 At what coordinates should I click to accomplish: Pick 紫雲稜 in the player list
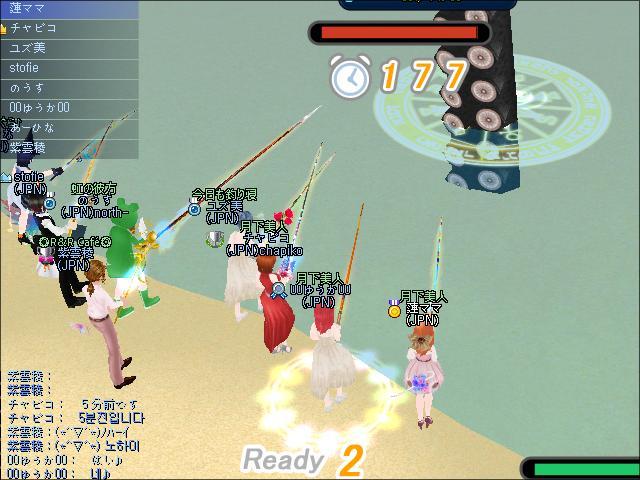68,147
